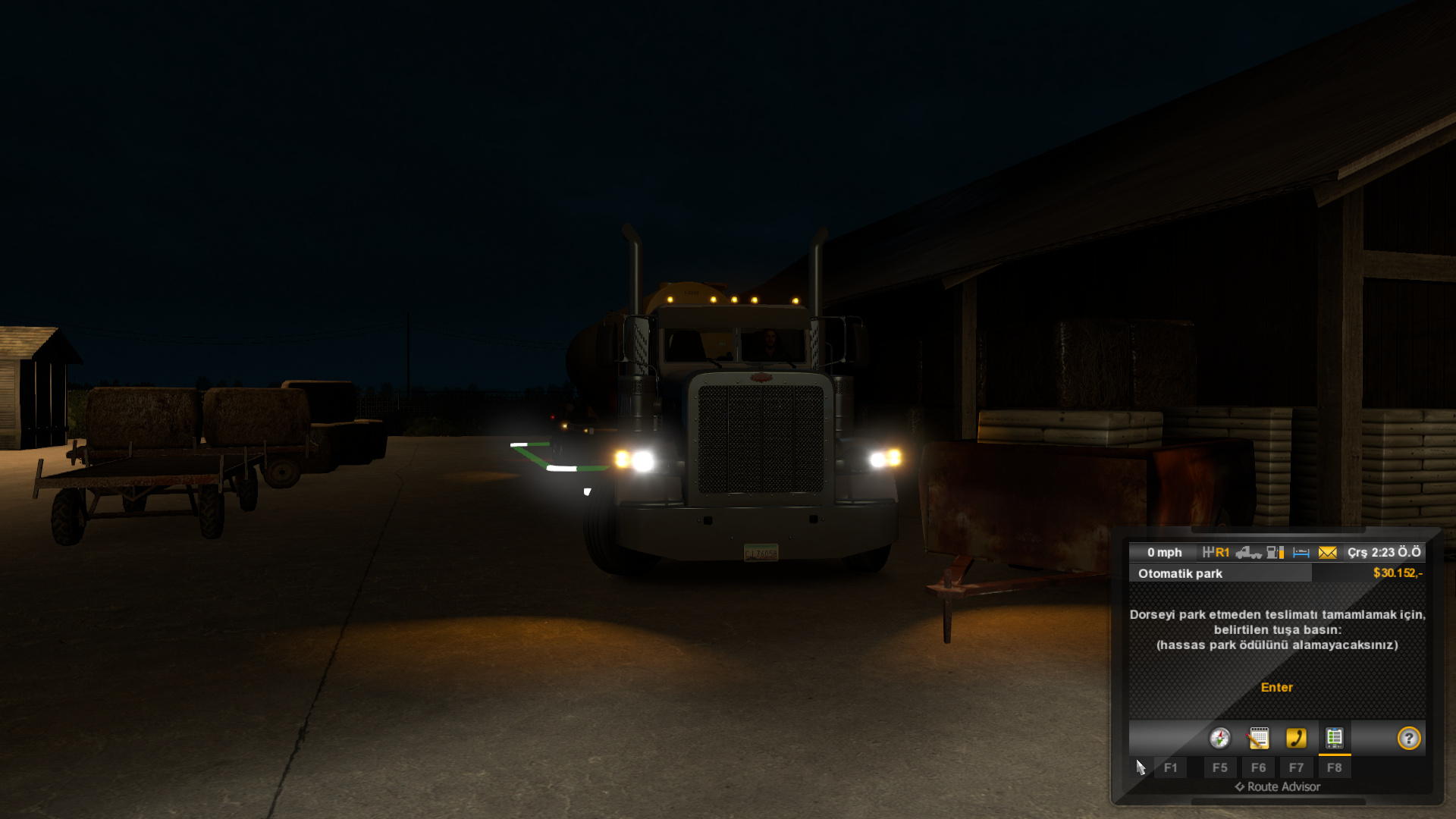Click the fuel pump status icon
Viewport: 1456px width, 819px height.
point(1275,553)
